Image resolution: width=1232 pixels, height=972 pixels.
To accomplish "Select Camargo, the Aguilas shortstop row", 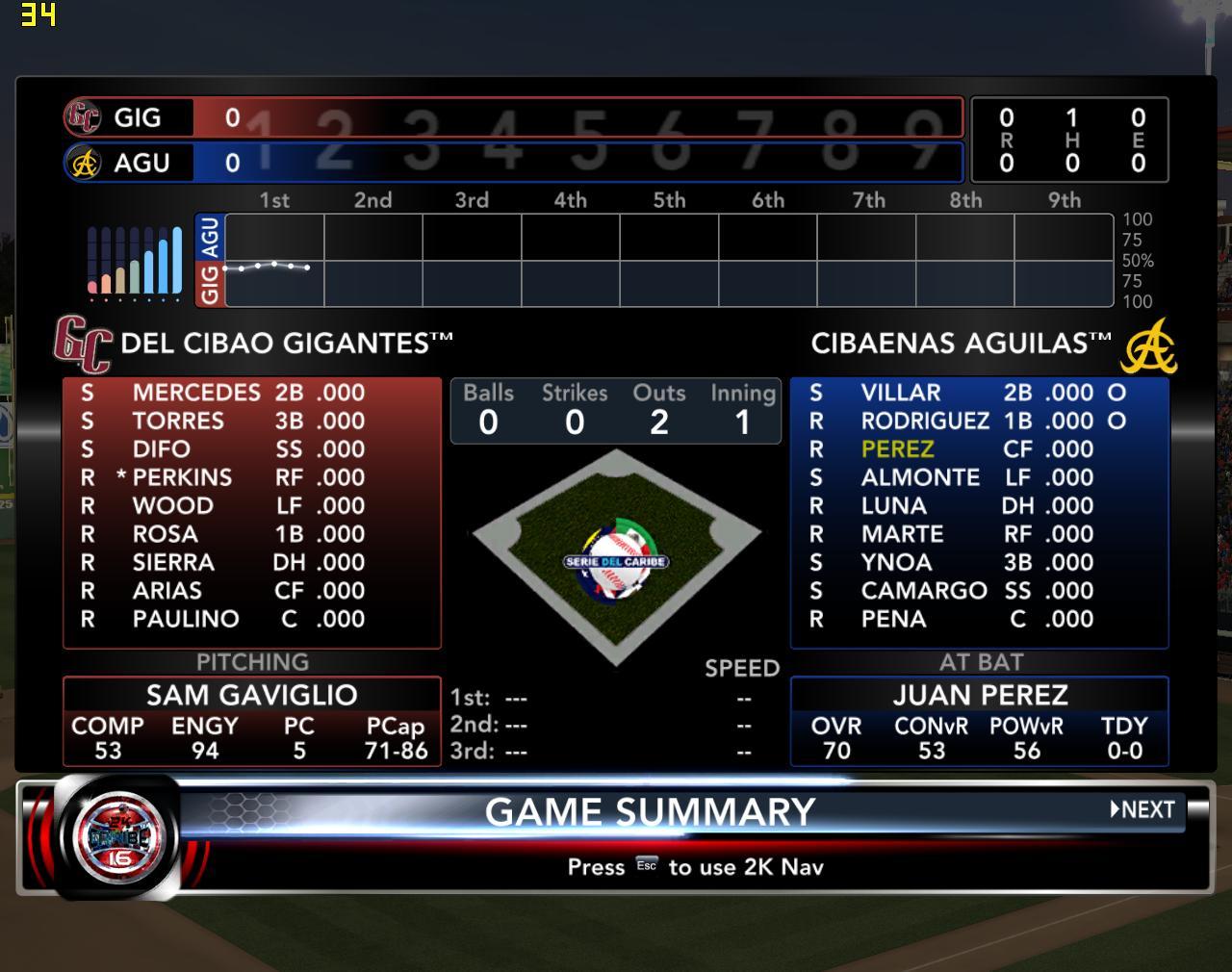I will click(x=923, y=591).
